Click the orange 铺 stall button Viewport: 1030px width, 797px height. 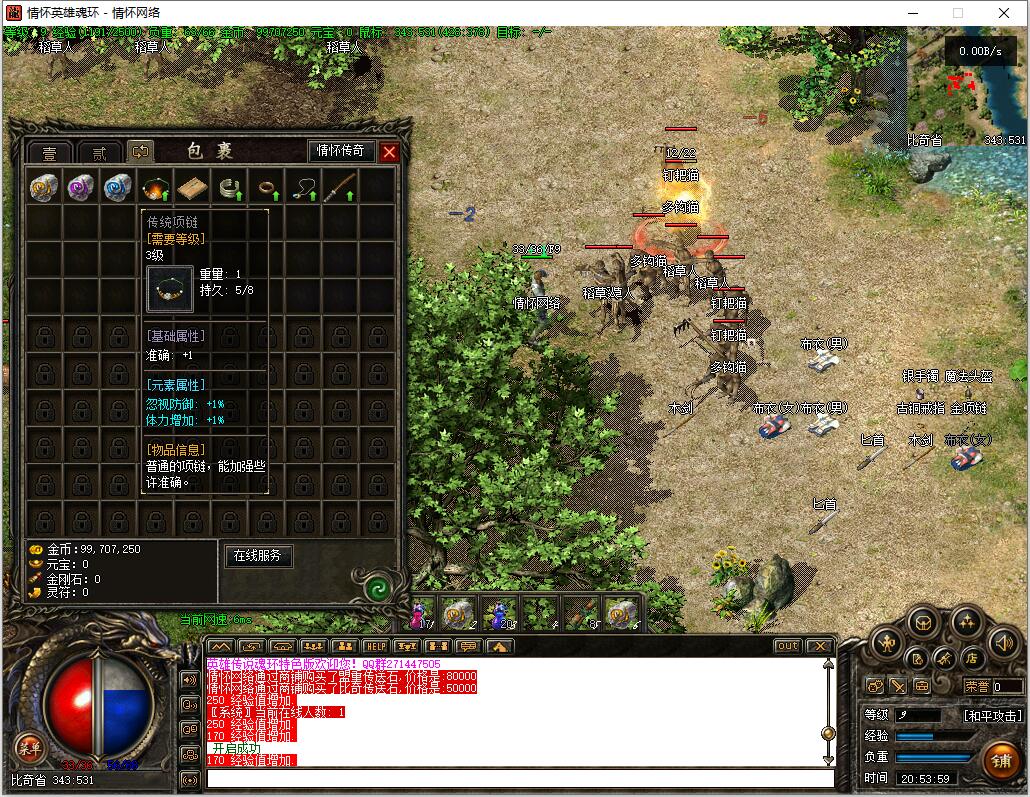click(1000, 761)
